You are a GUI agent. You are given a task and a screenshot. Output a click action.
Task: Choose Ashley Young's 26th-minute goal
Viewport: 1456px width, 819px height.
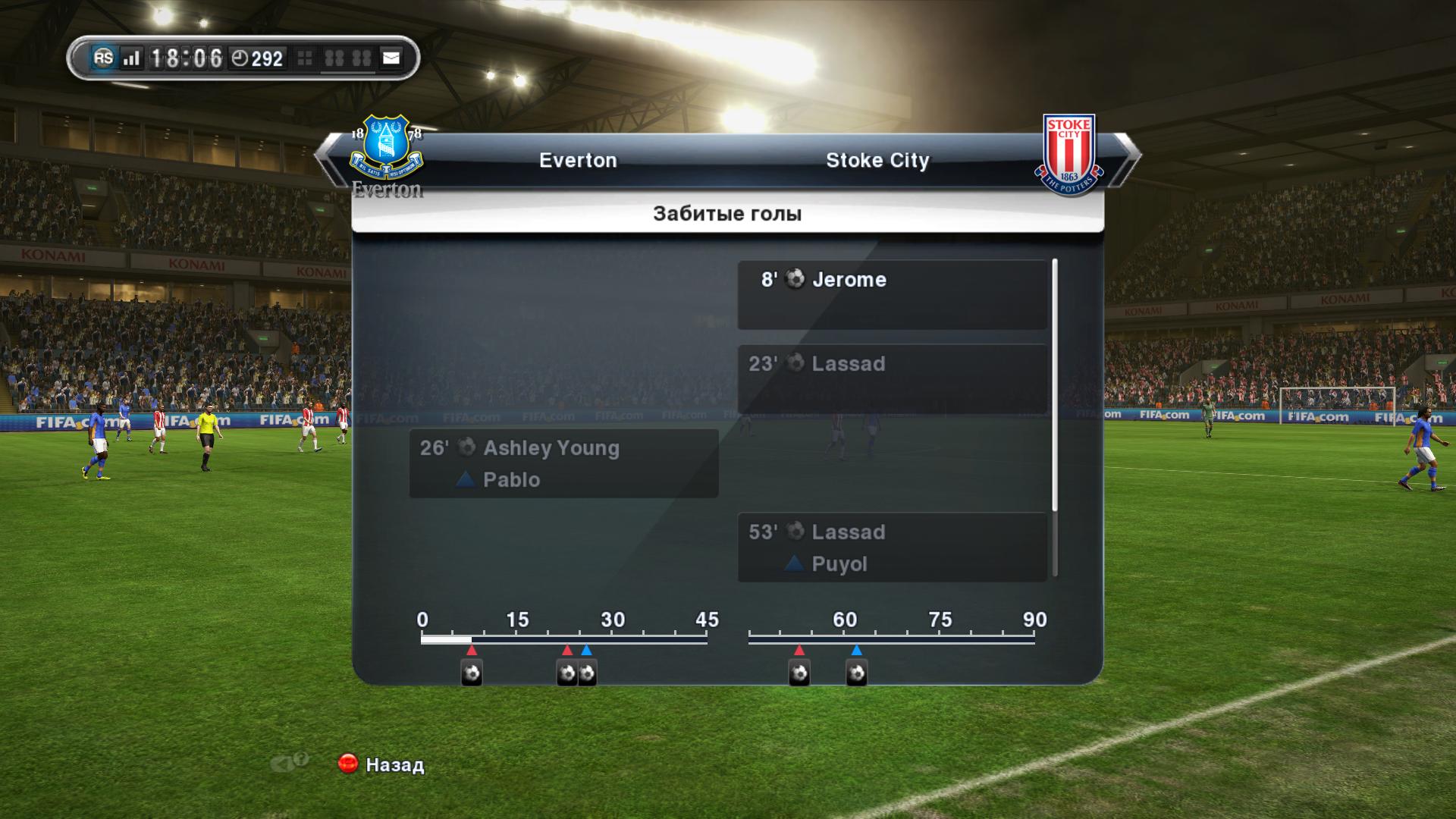(563, 463)
